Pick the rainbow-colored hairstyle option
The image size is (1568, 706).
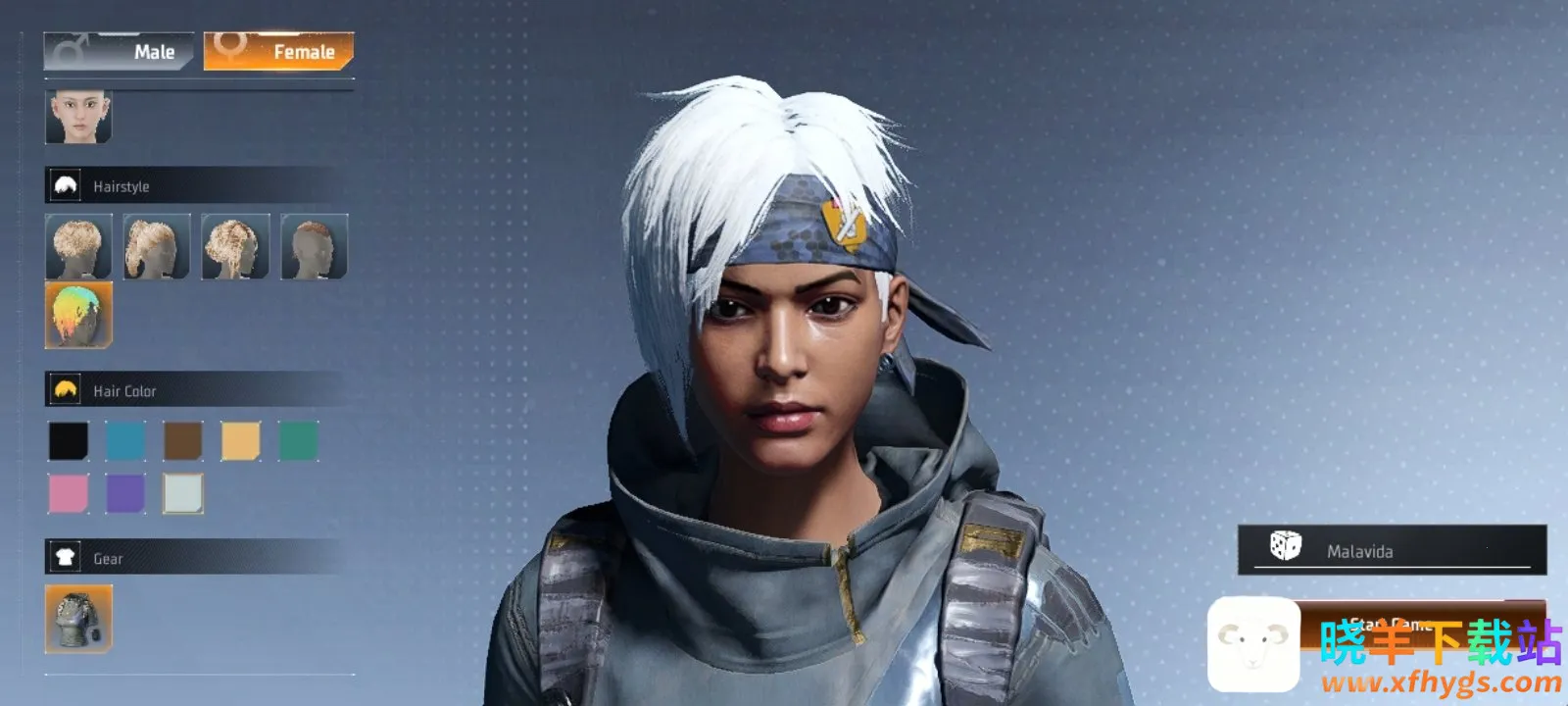[x=78, y=315]
